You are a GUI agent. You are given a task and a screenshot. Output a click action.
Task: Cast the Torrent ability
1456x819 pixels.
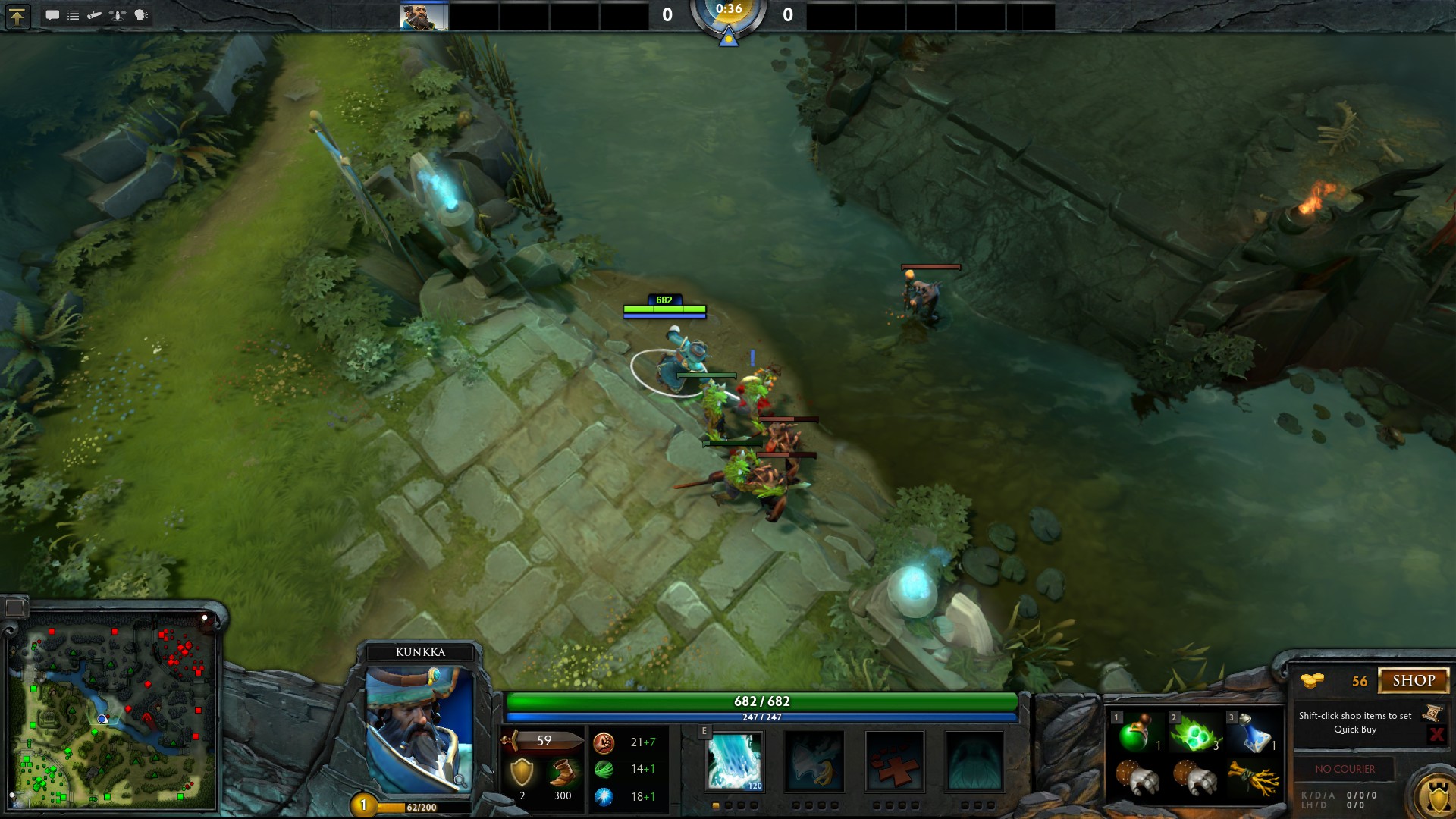pyautogui.click(x=734, y=761)
